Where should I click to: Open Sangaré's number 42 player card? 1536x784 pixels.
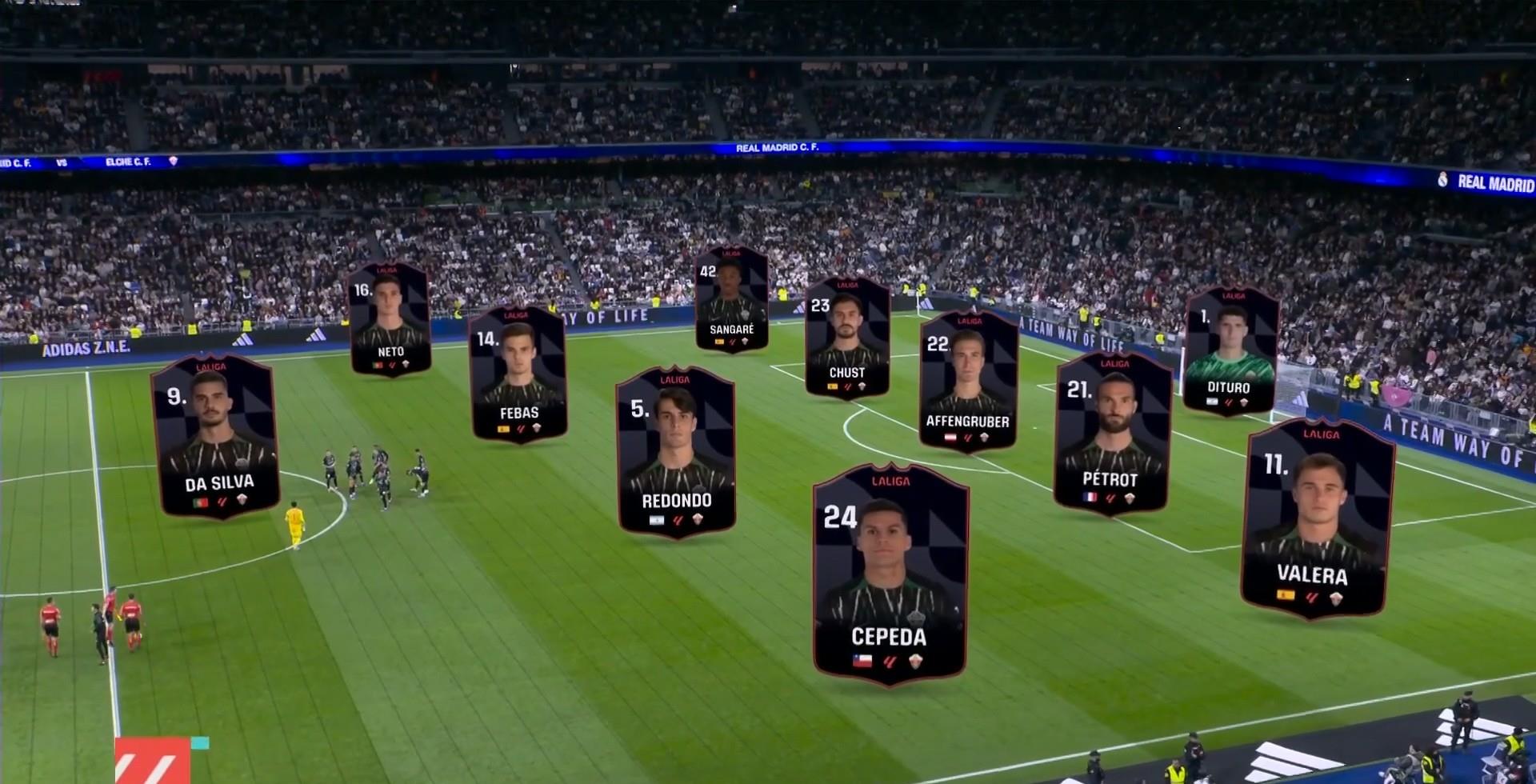click(x=731, y=298)
